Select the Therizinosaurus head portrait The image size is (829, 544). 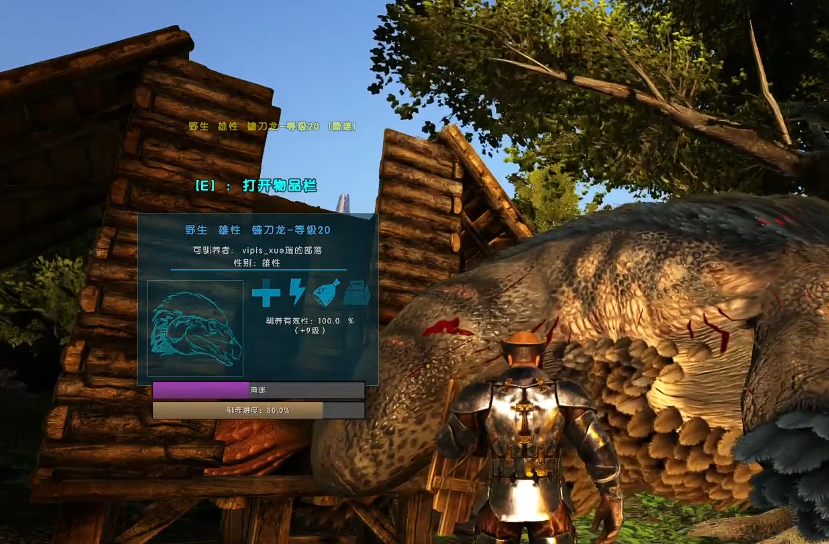[x=195, y=328]
